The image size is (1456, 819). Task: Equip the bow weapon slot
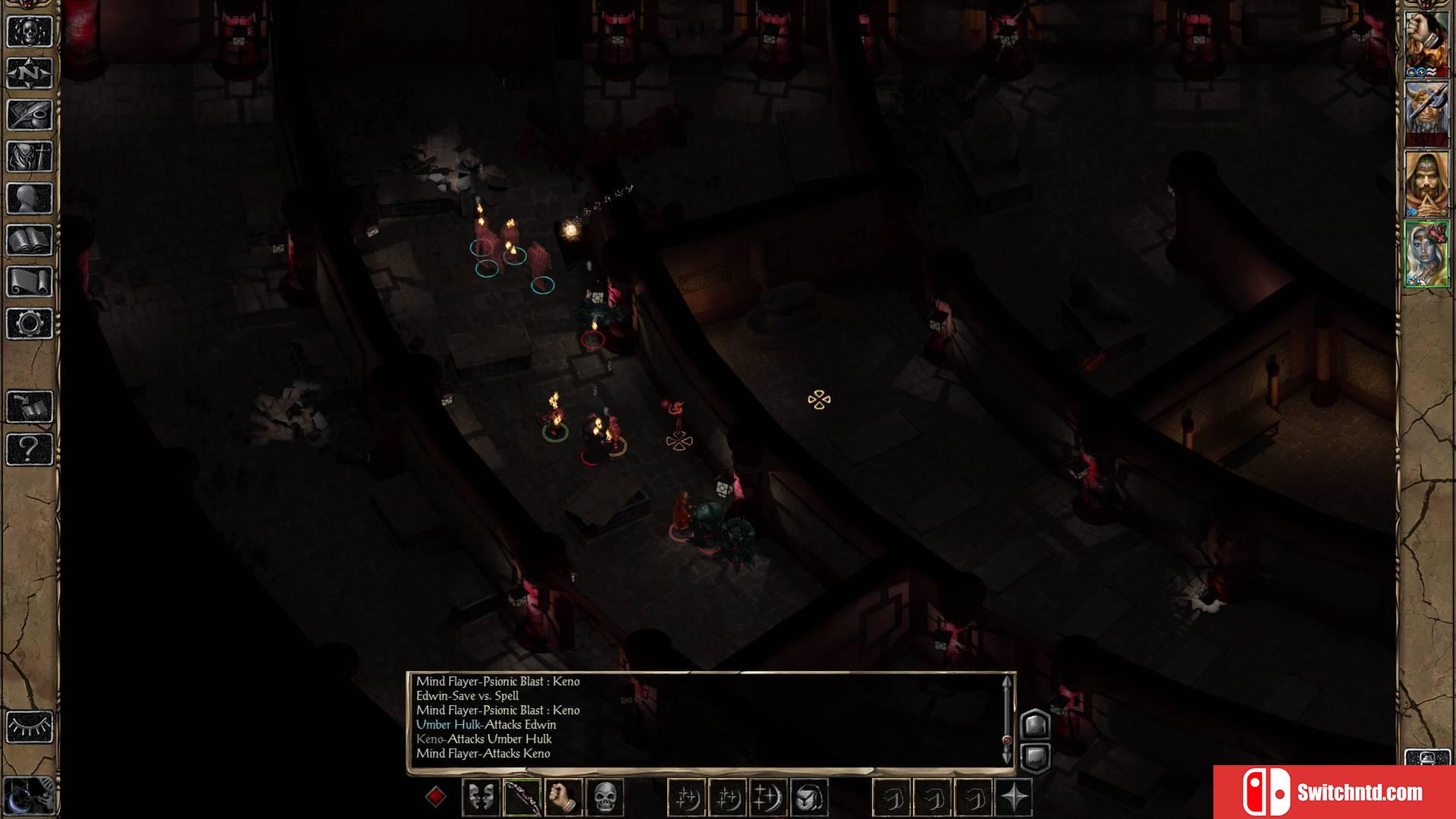(x=522, y=797)
